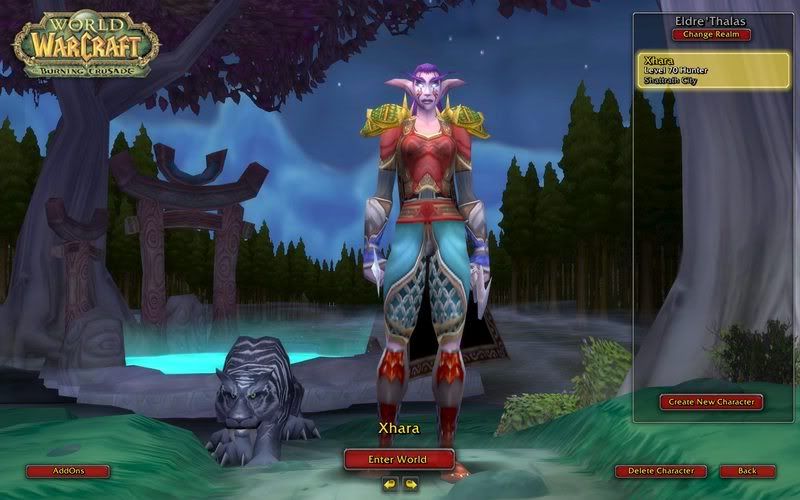This screenshot has height=500, width=800.
Task: Change the realm from Eldre'Thalas
Action: pos(711,34)
